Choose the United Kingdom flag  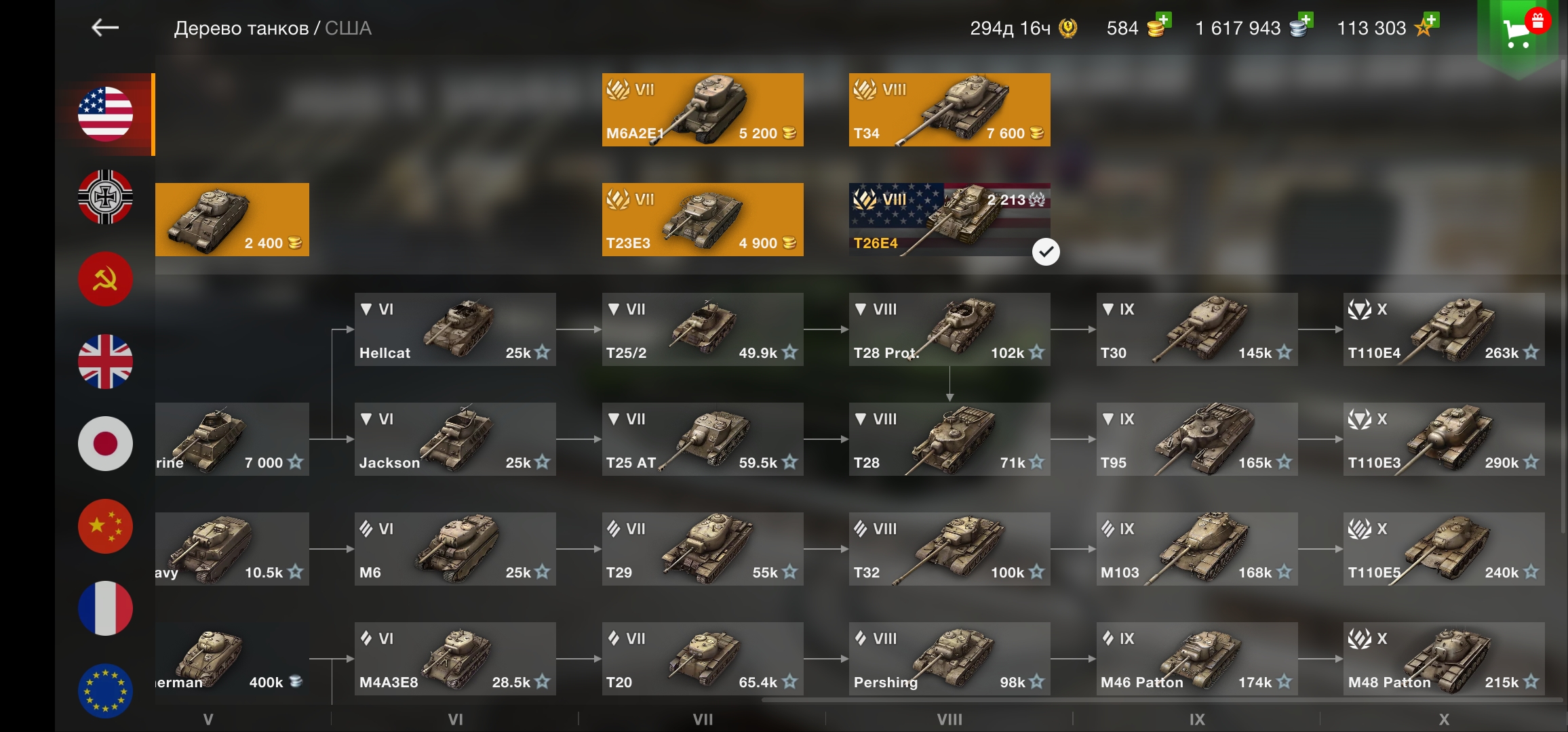click(x=105, y=361)
